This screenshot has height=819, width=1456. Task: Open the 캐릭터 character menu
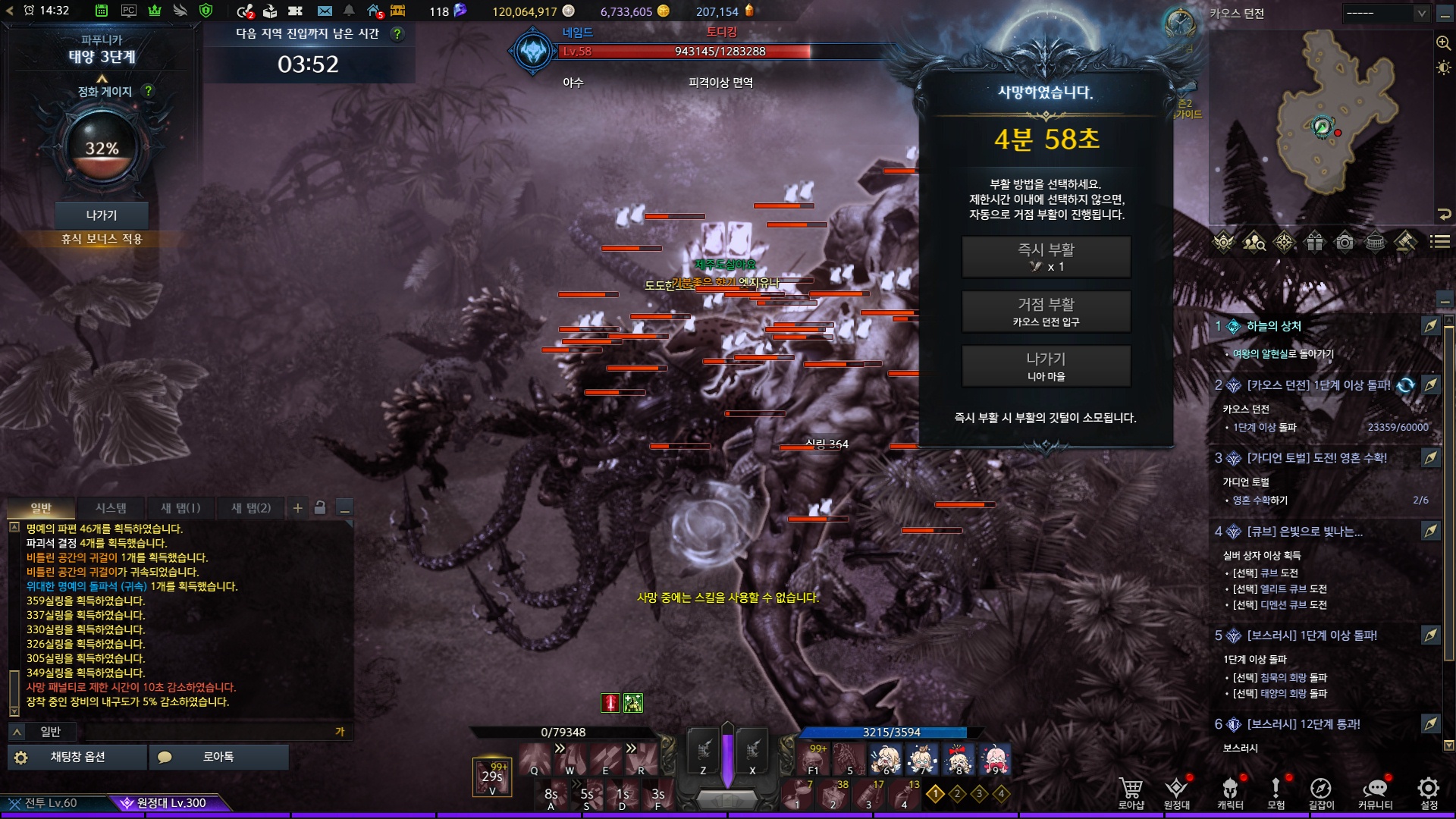tap(1230, 792)
